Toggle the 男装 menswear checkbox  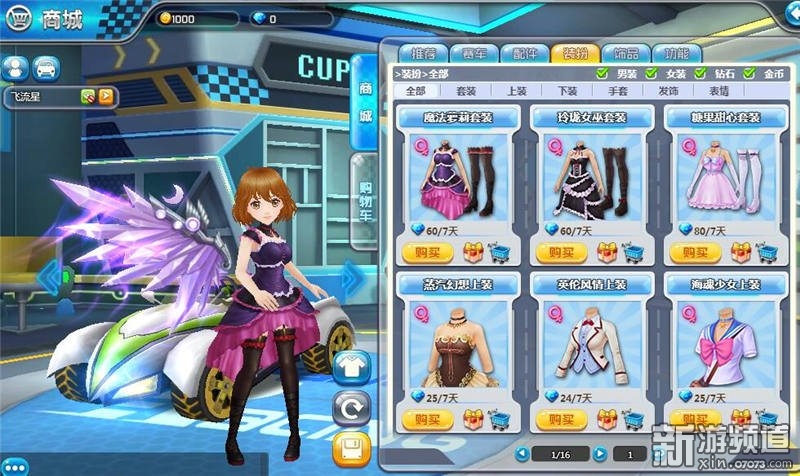coord(602,73)
